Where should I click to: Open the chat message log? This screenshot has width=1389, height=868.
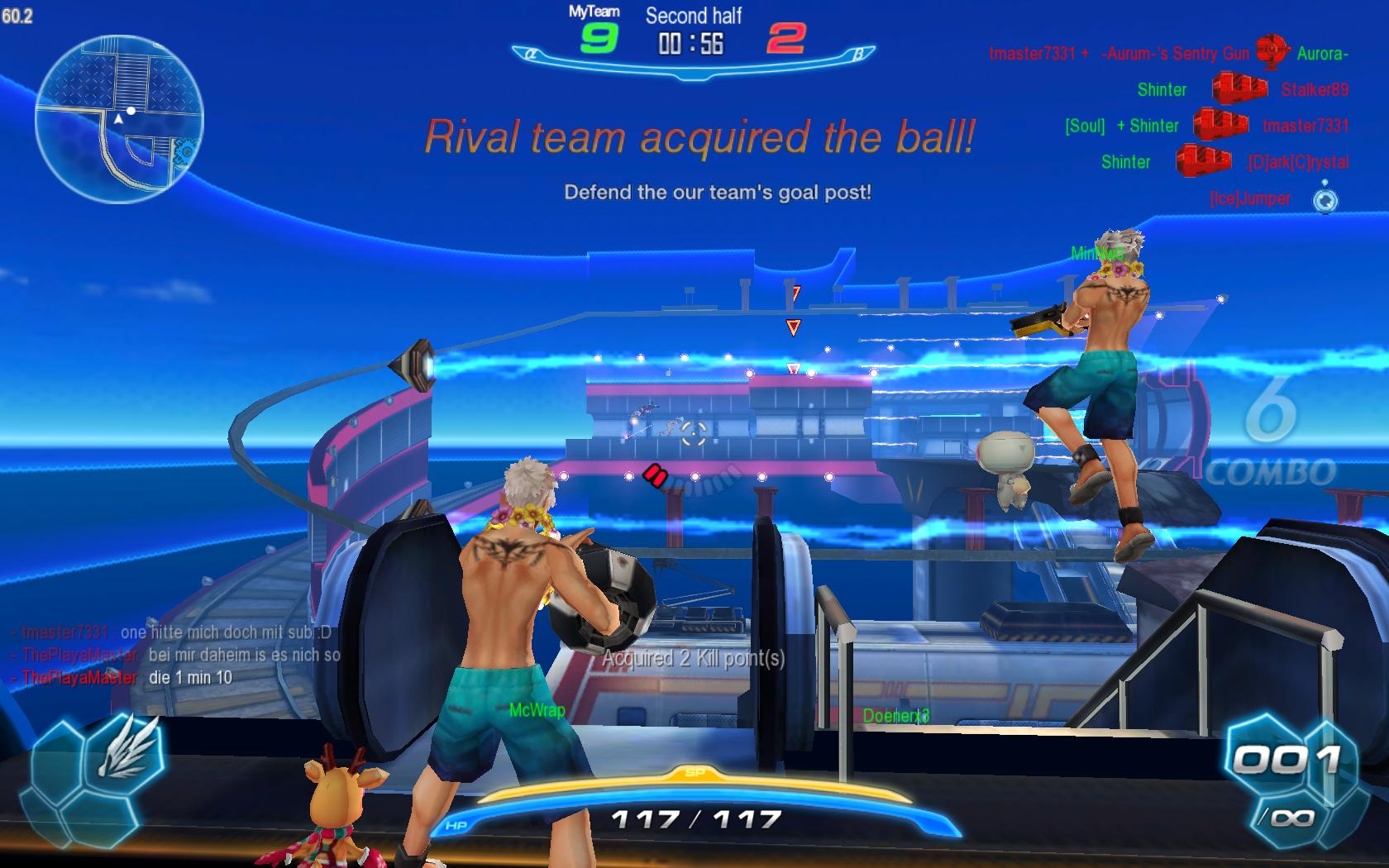(175, 655)
